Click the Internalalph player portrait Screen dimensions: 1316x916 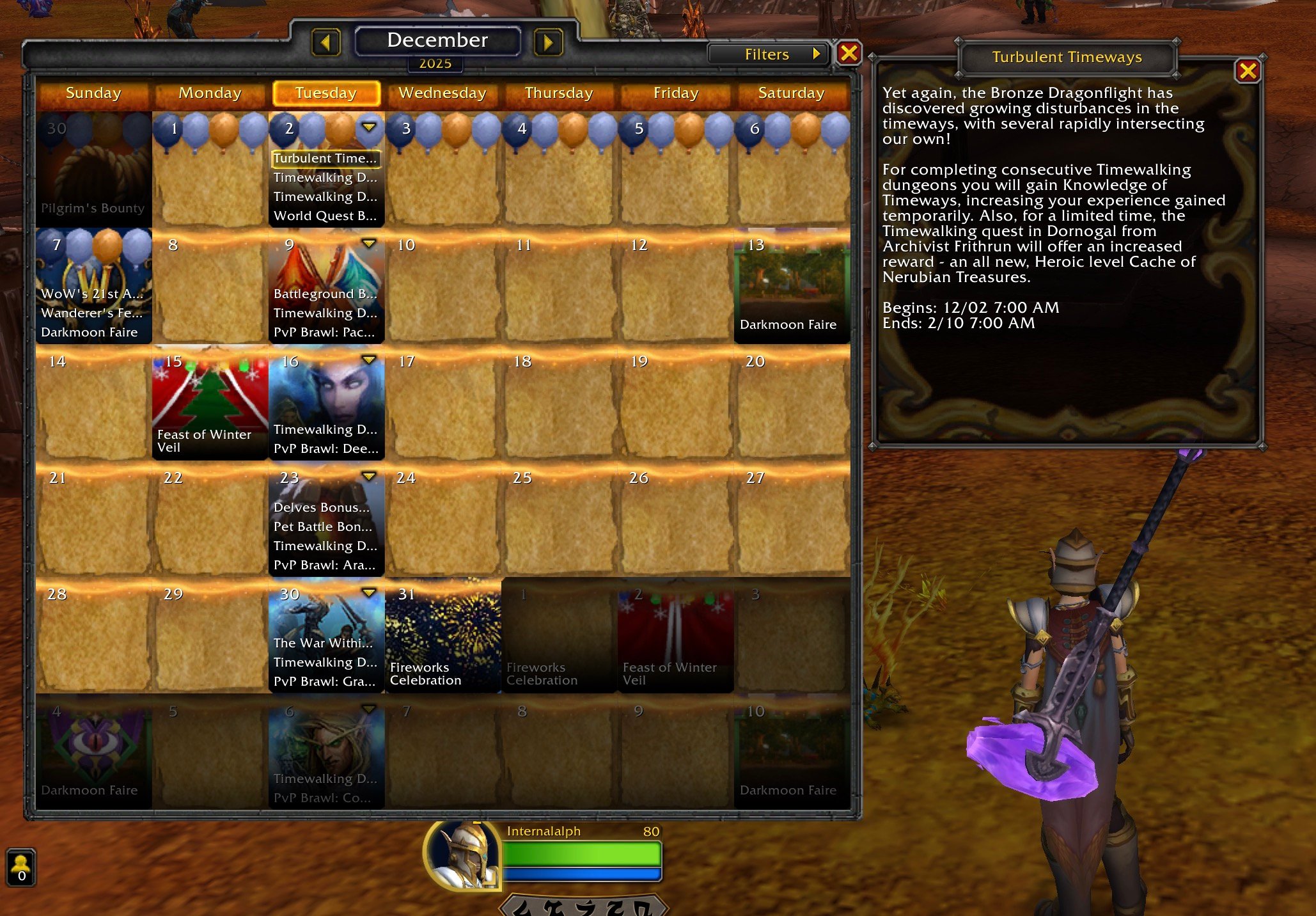[x=463, y=855]
